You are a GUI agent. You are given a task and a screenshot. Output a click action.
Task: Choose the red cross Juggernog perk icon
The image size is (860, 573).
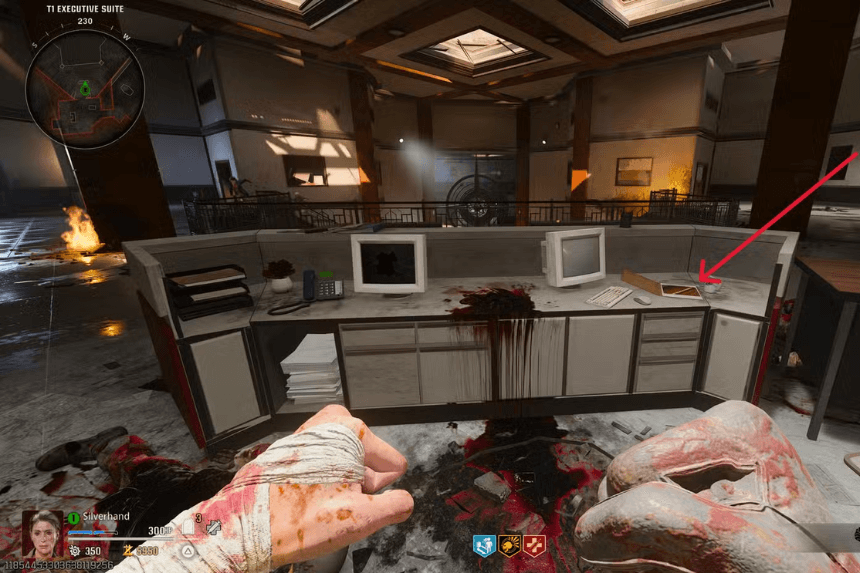pyautogui.click(x=533, y=546)
